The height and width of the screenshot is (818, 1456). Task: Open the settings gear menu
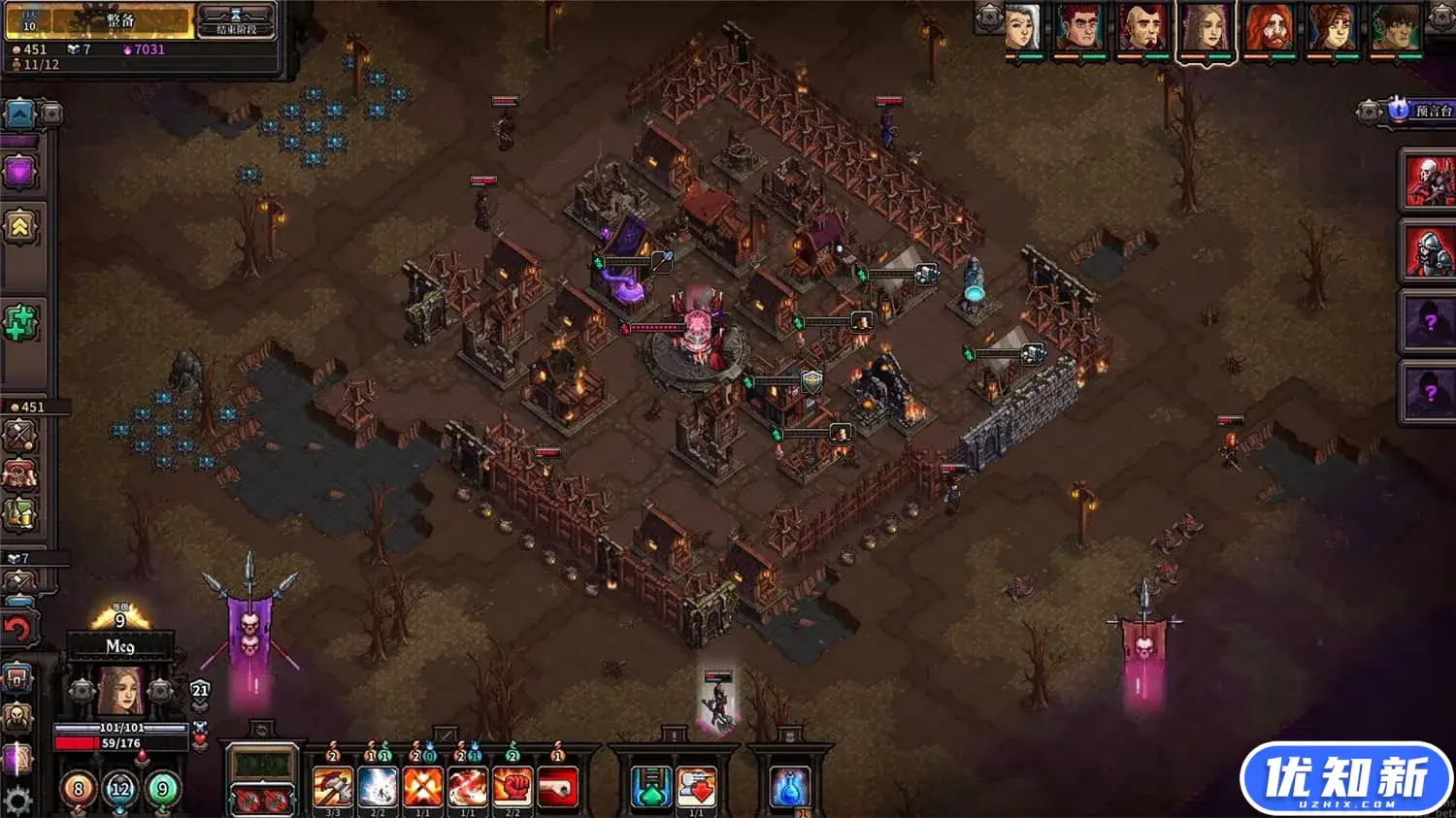18,801
